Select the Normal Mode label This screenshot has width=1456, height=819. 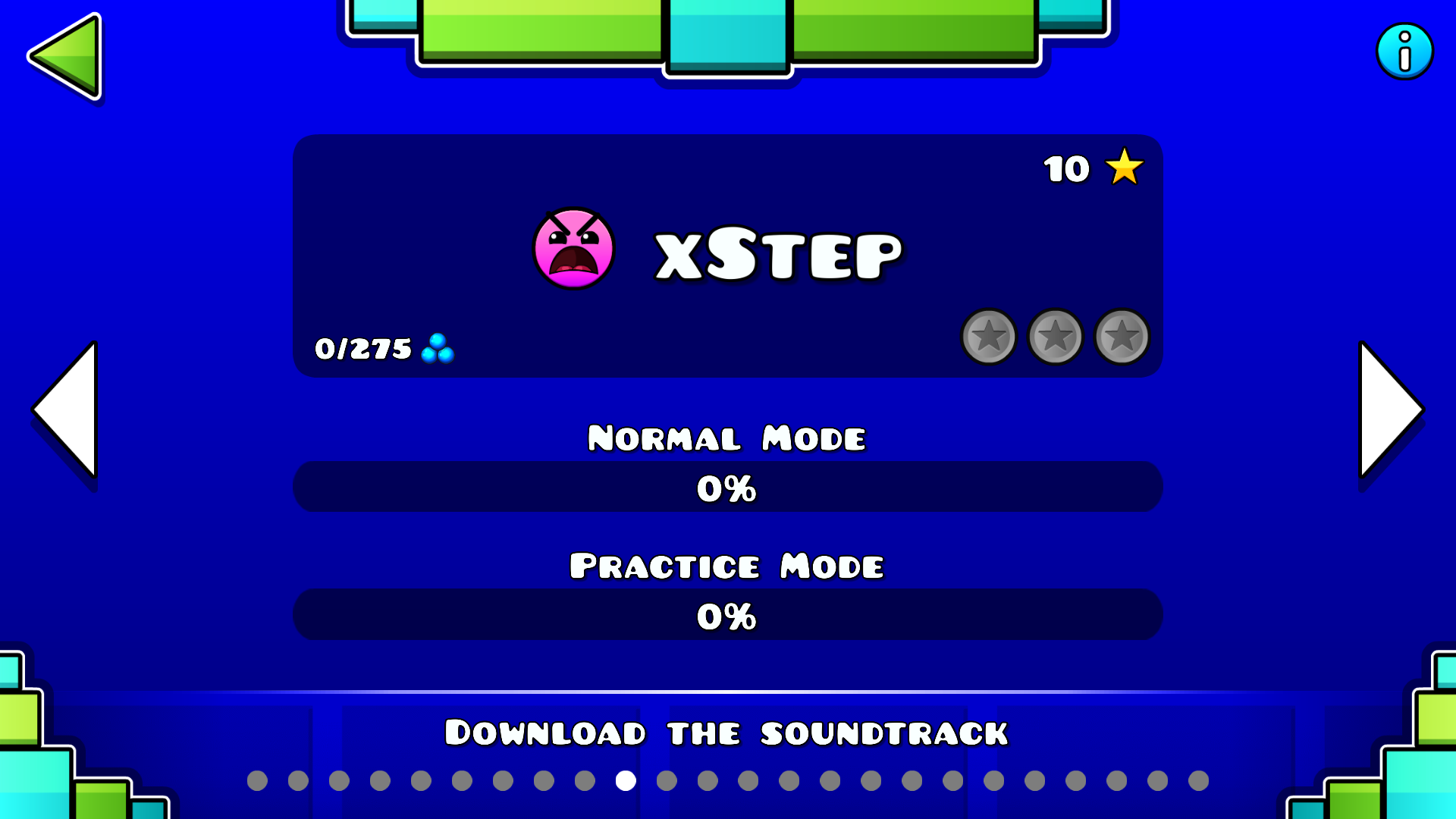tap(726, 437)
